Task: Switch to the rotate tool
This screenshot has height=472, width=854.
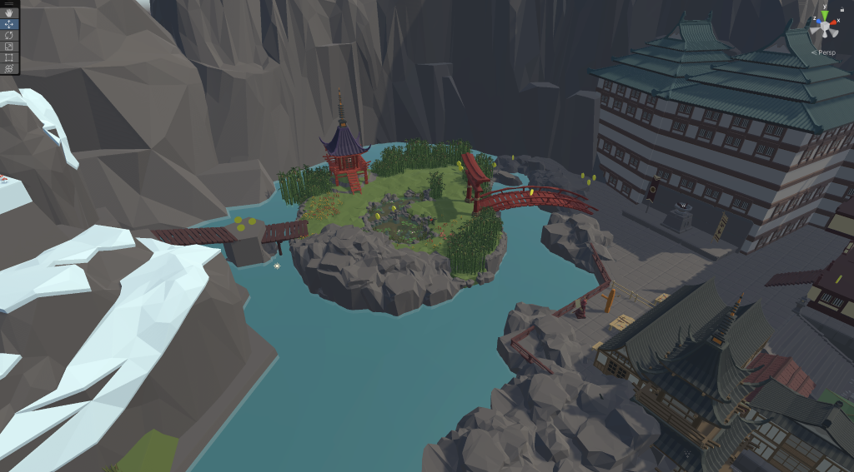Action: [9, 35]
